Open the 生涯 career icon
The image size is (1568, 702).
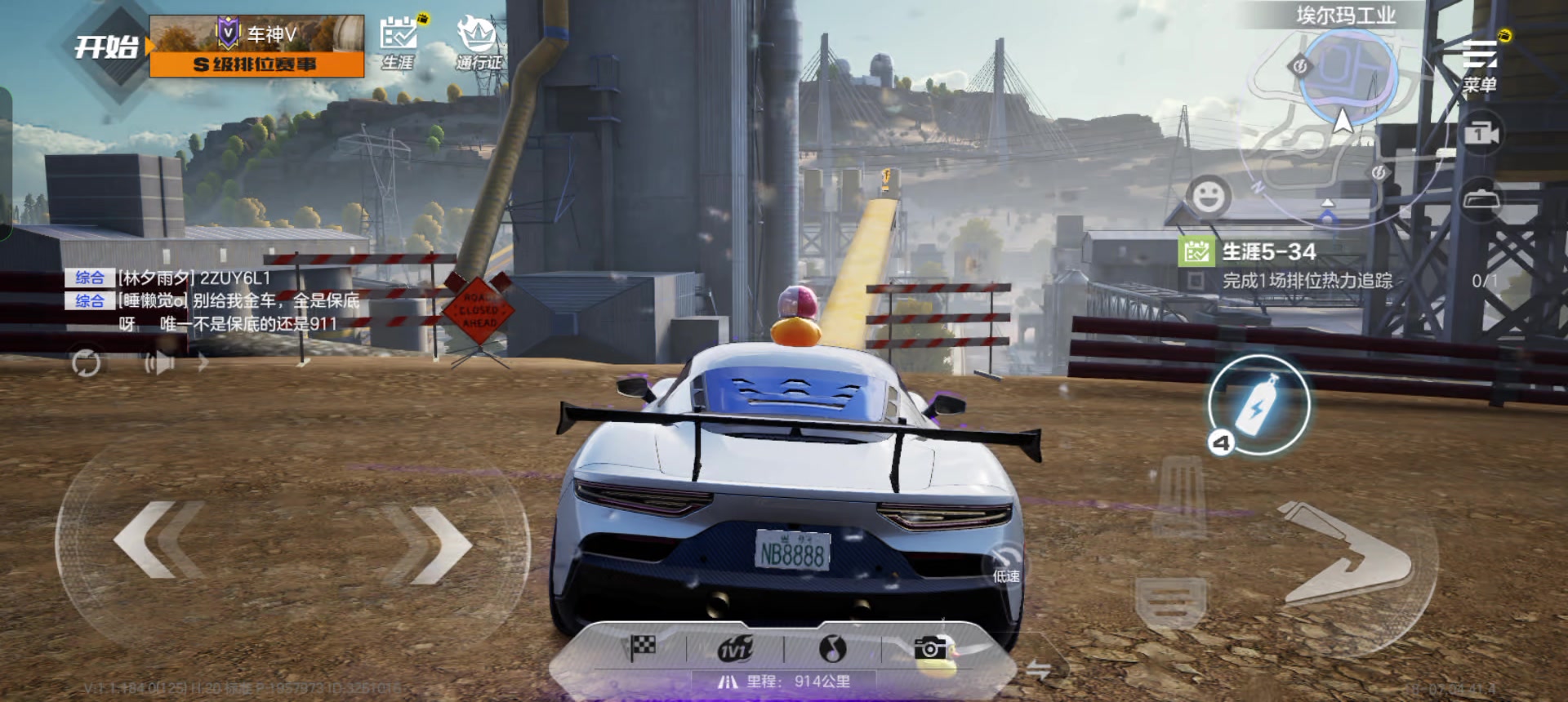[399, 44]
